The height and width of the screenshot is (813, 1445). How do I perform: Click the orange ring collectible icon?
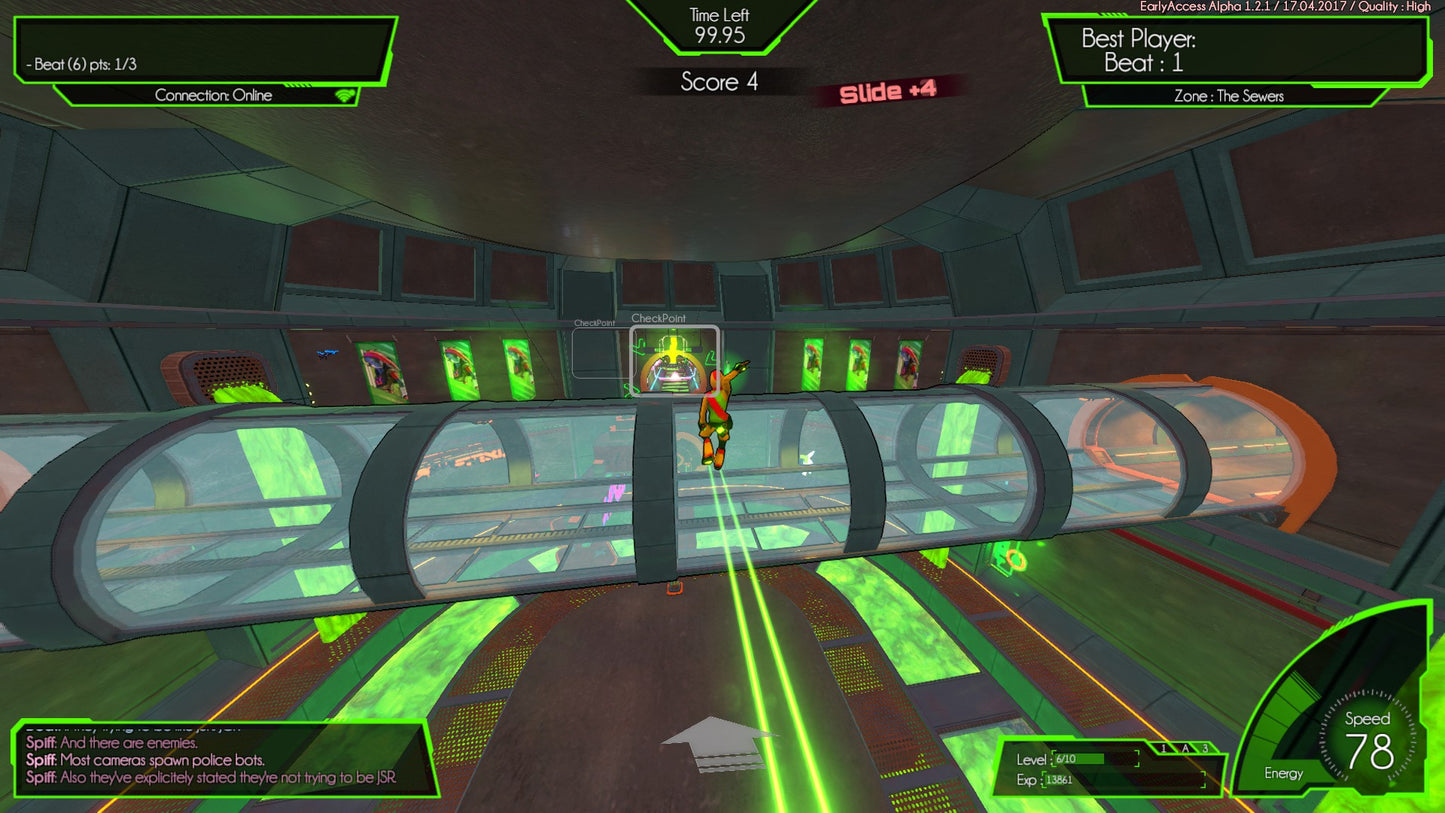coord(1016,560)
